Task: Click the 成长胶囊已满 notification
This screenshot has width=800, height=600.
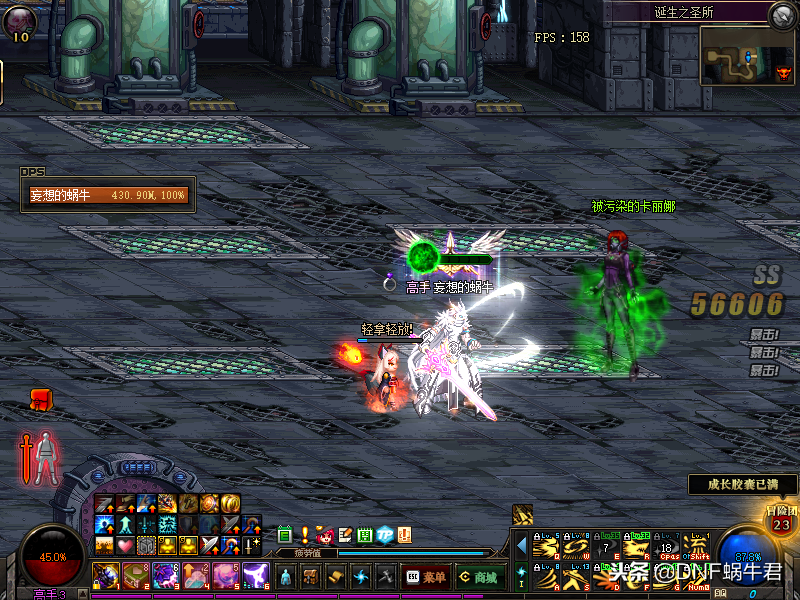Action: click(x=742, y=485)
